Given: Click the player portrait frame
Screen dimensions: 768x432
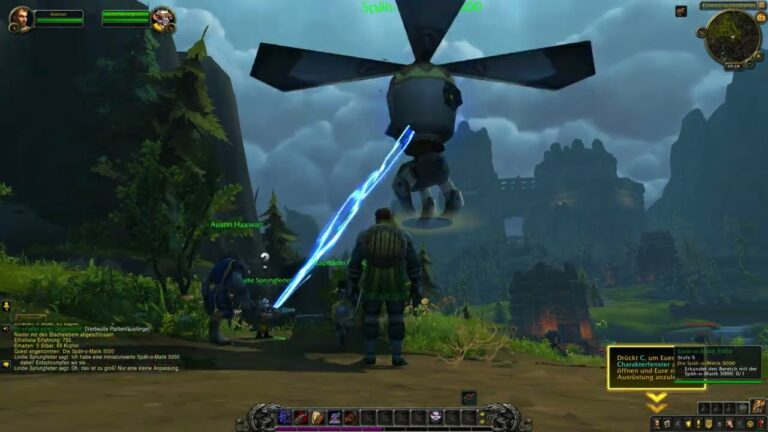Looking at the screenshot, I should click(21, 18).
